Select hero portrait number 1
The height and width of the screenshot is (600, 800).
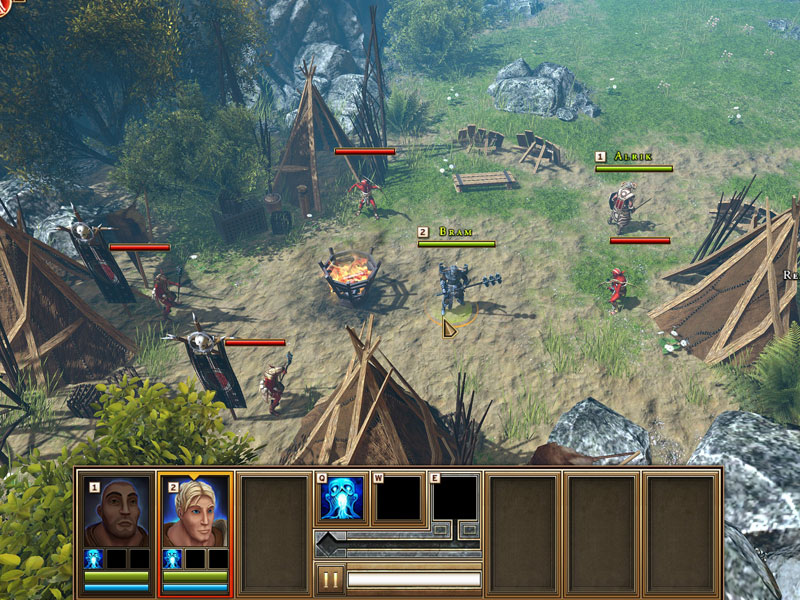(x=116, y=511)
